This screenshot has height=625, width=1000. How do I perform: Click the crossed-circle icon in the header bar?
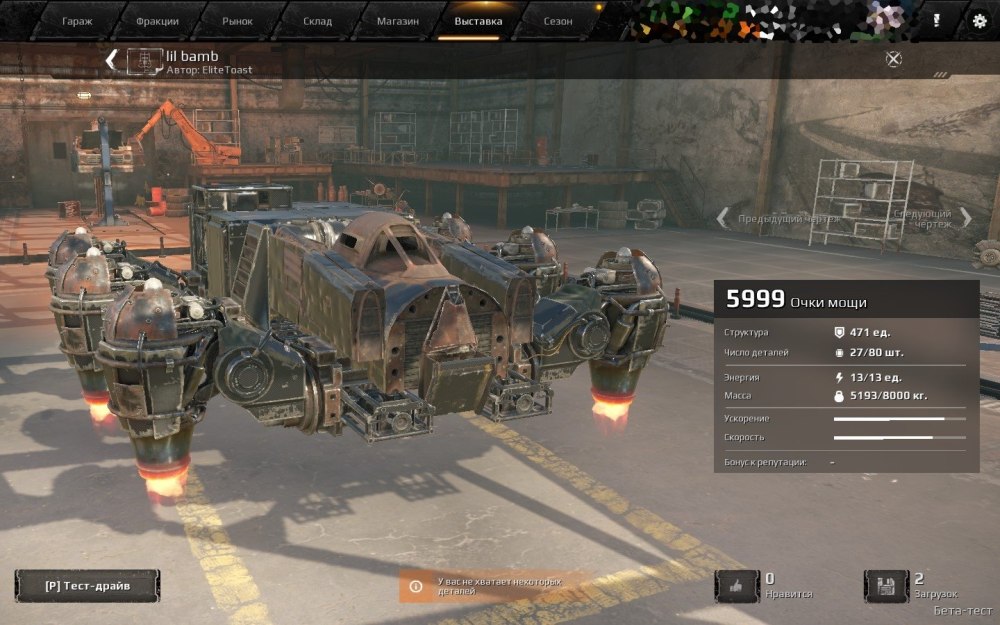[894, 59]
